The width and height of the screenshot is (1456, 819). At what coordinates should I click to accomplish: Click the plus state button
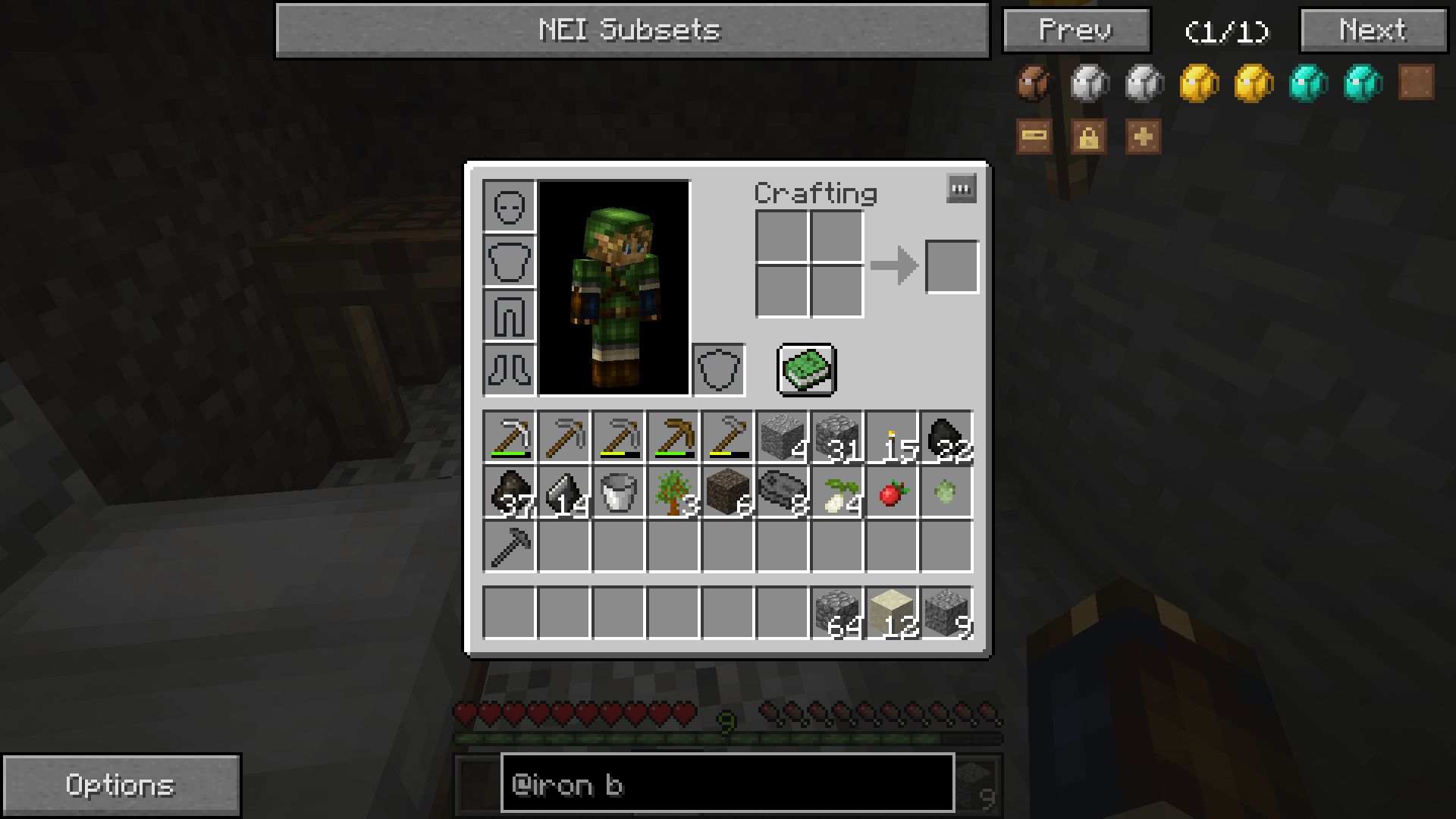tap(1143, 137)
